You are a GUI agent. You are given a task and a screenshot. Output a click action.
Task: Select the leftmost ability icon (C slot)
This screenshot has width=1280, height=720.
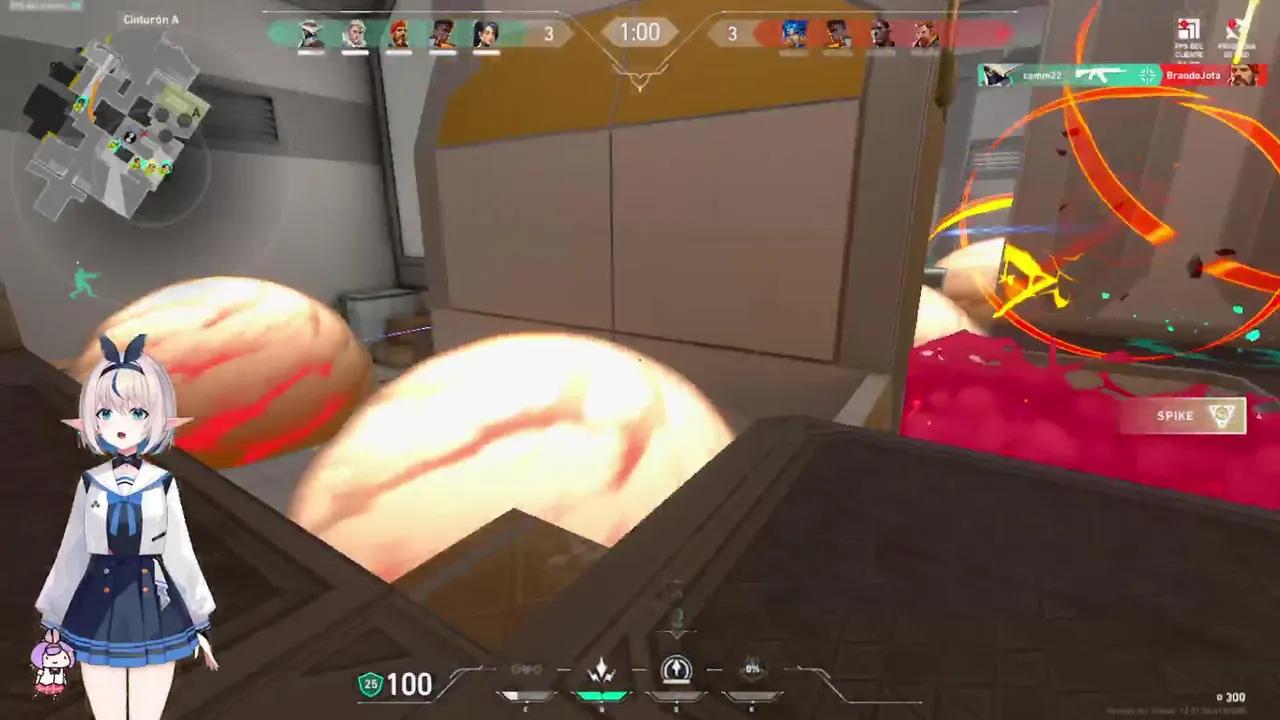pyautogui.click(x=525, y=668)
